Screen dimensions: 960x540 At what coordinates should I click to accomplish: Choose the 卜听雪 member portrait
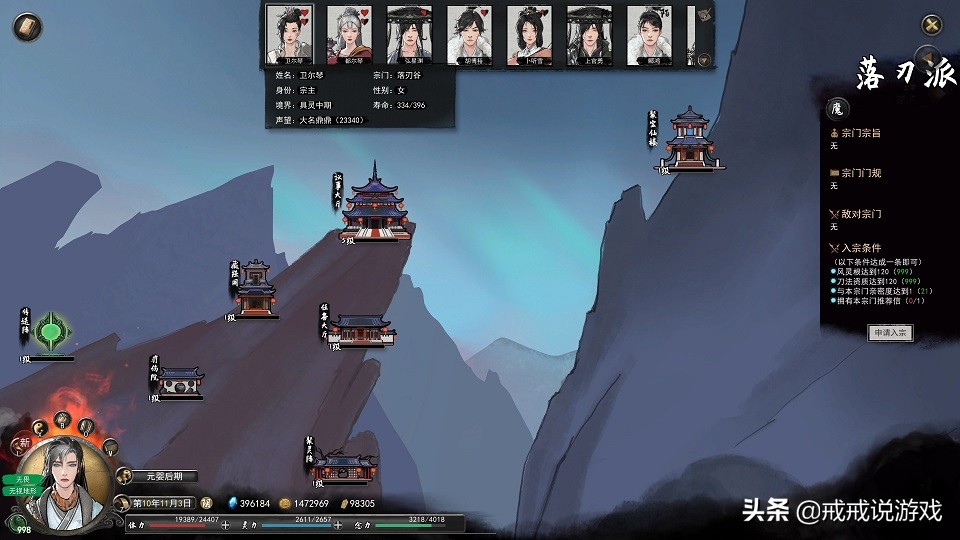tap(530, 32)
